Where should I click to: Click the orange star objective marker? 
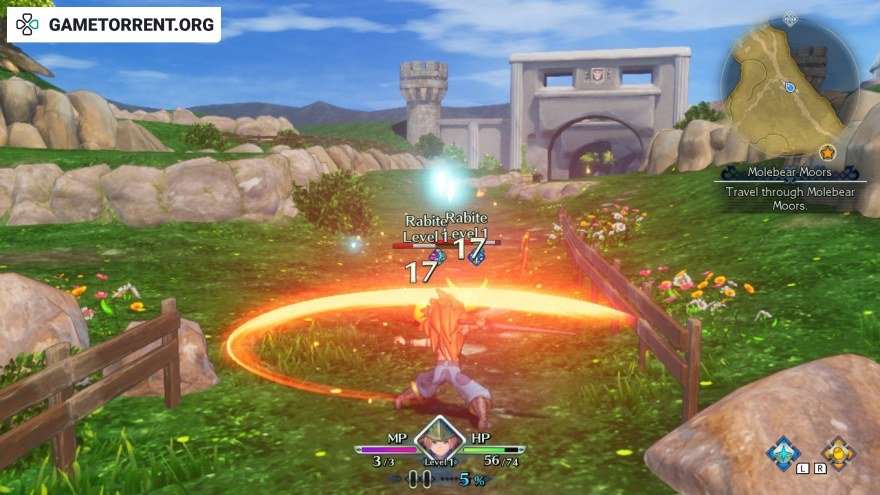827,152
